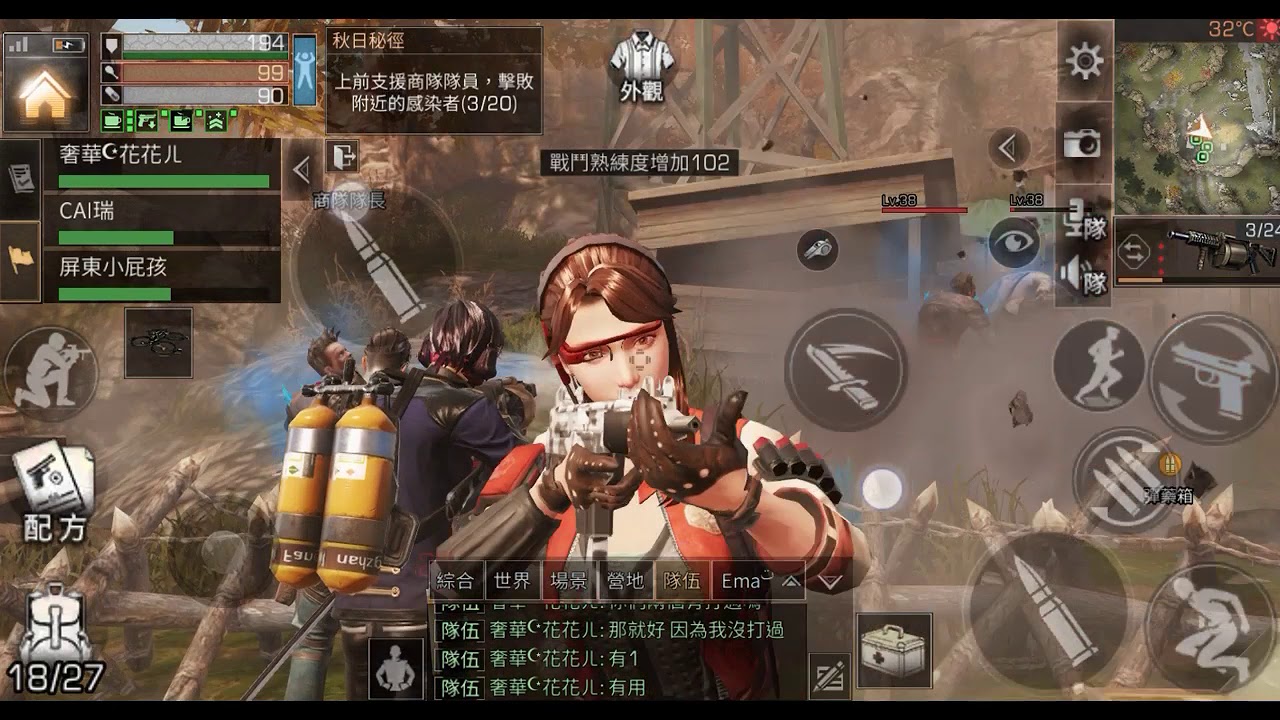Switch to the 世界 chat tab
The image size is (1280, 720).
514,578
